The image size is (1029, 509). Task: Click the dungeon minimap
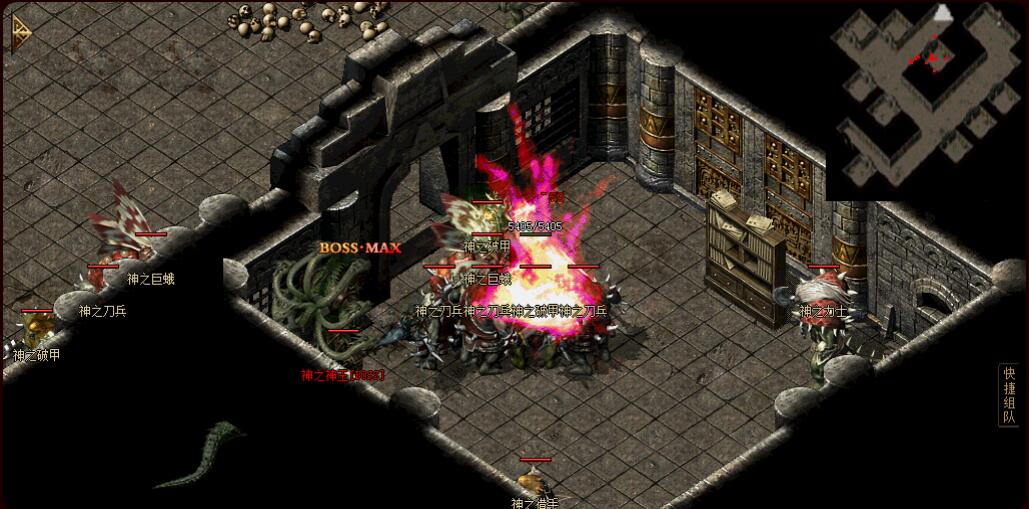(x=927, y=100)
